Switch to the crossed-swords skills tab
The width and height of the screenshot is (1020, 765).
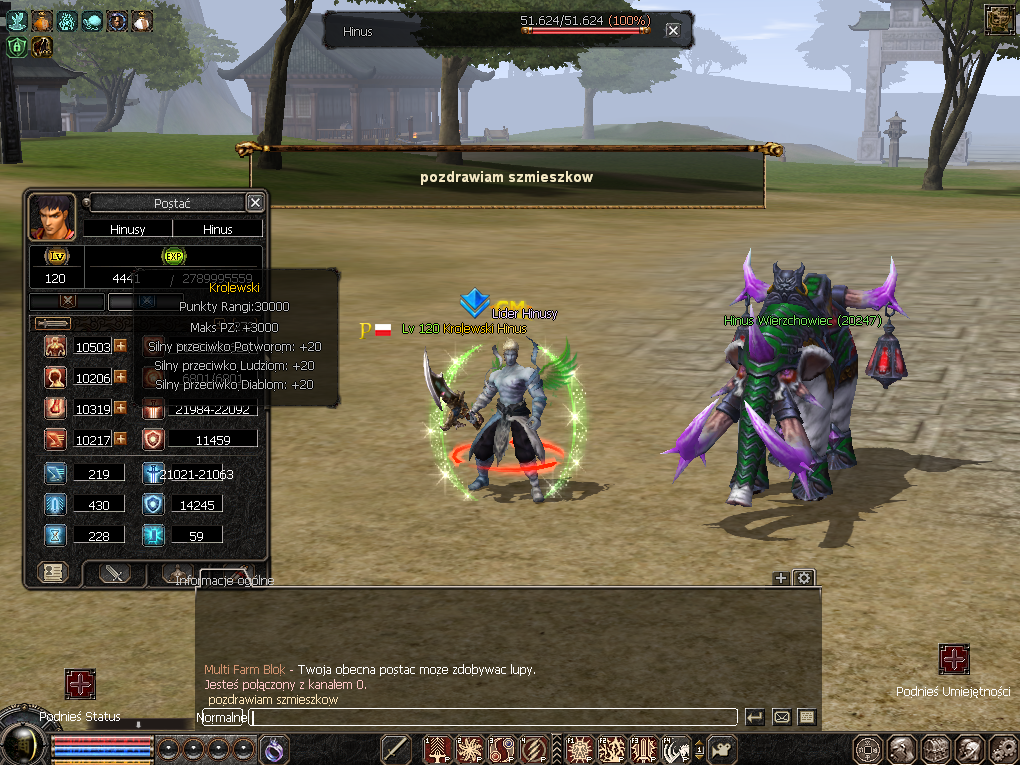pyautogui.click(x=115, y=573)
